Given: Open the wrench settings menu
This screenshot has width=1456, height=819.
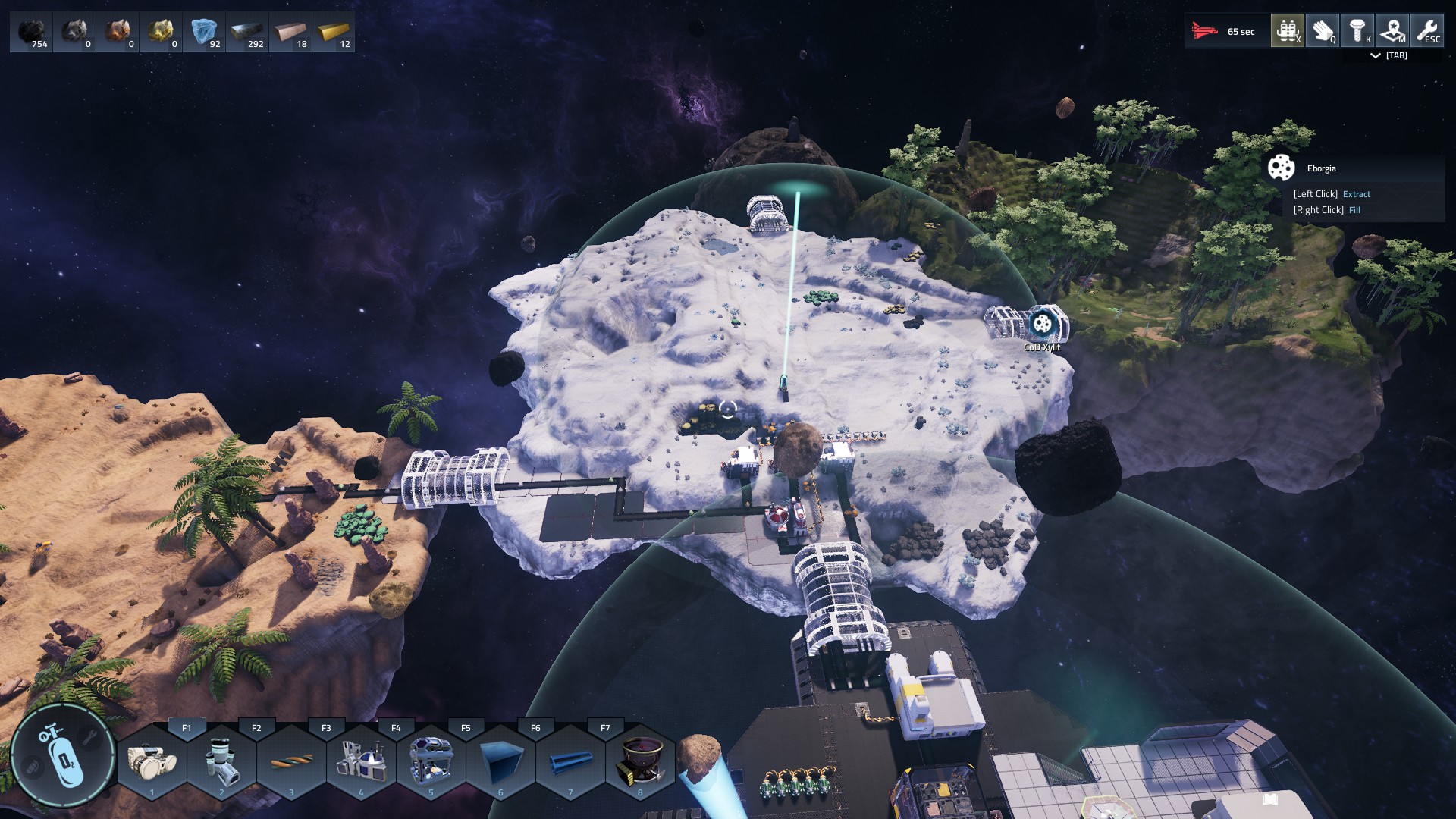Looking at the screenshot, I should click(1426, 31).
